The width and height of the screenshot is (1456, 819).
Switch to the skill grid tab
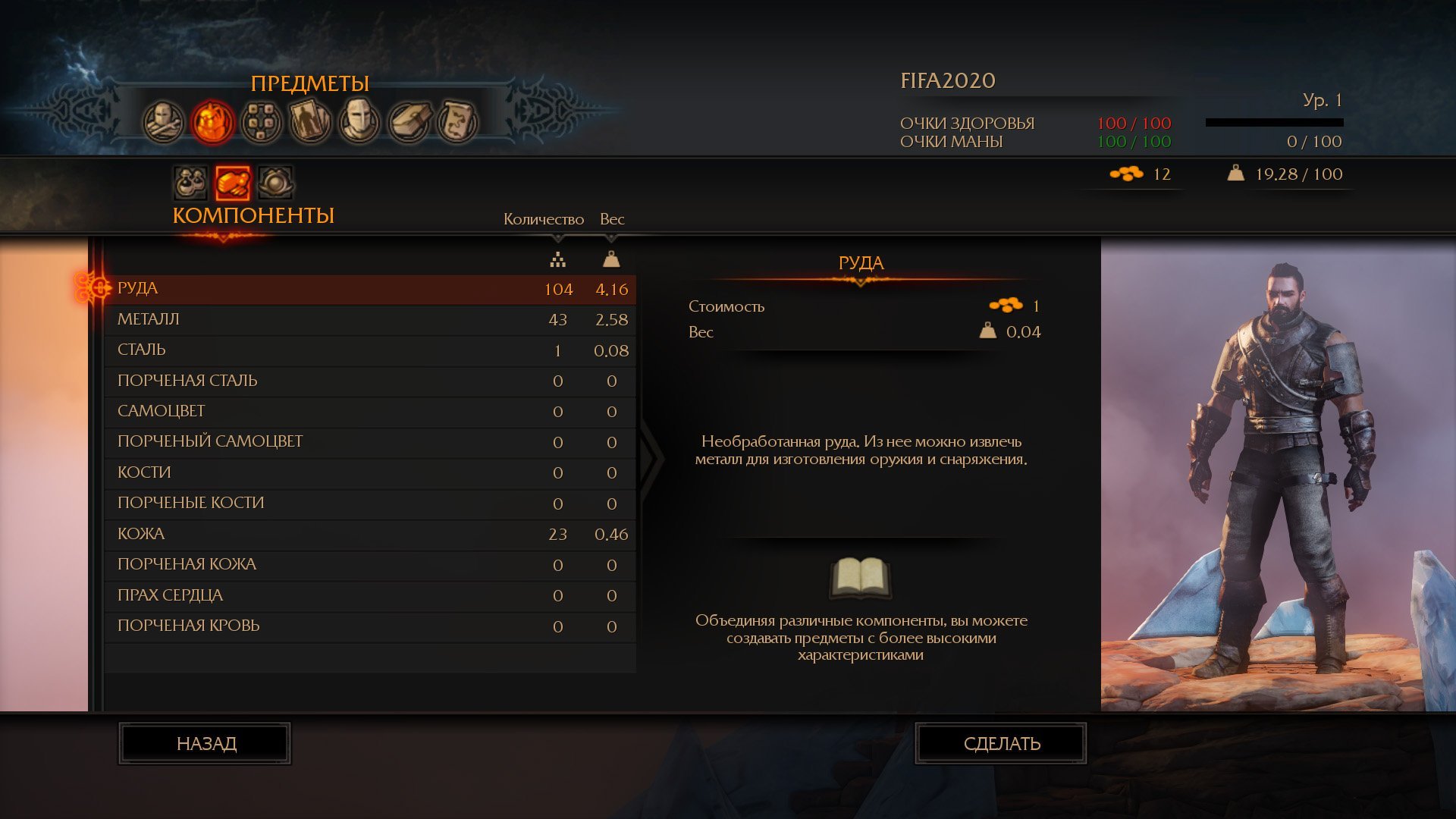click(x=262, y=121)
